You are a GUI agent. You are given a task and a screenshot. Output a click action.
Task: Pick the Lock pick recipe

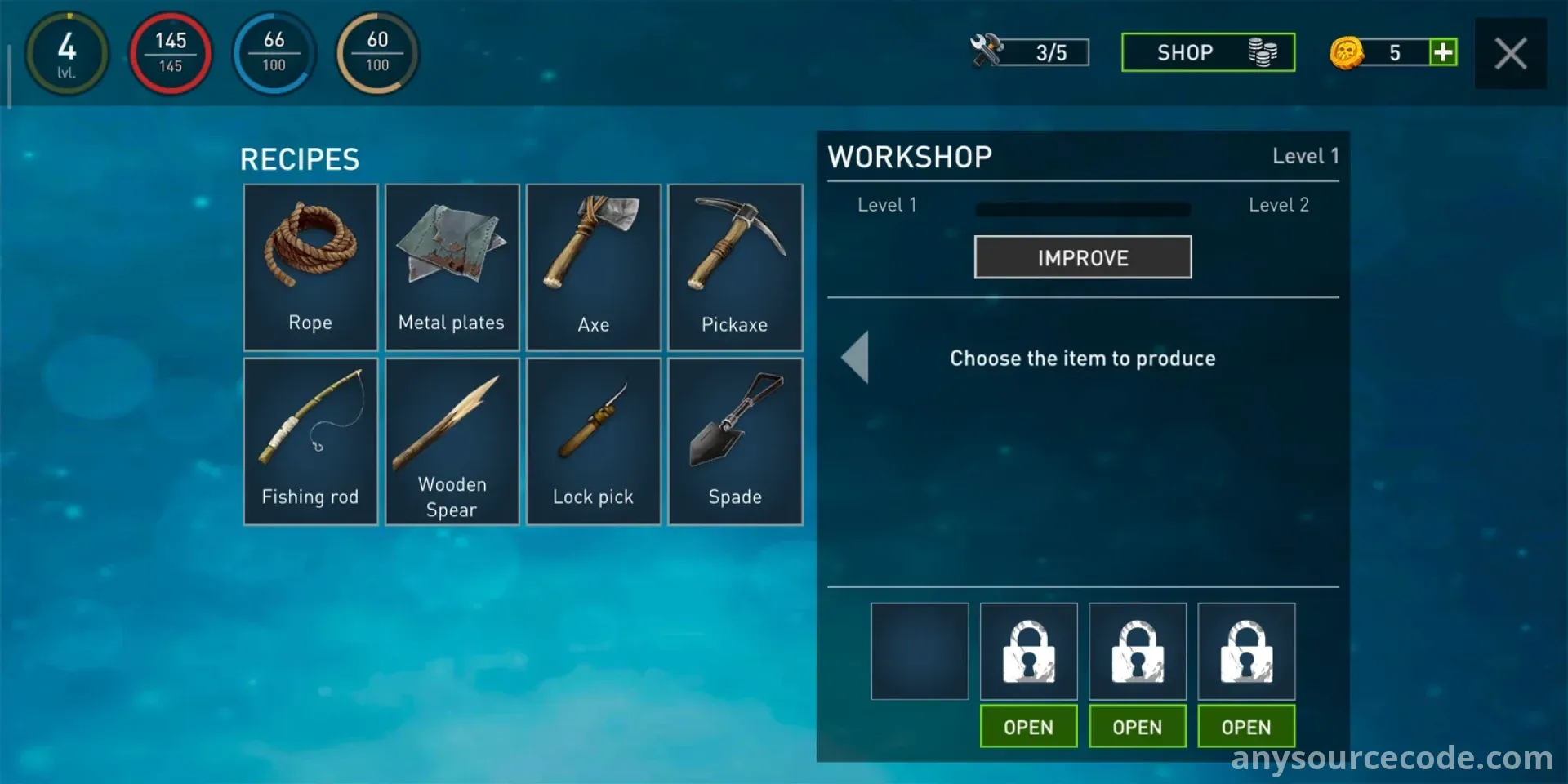point(594,441)
